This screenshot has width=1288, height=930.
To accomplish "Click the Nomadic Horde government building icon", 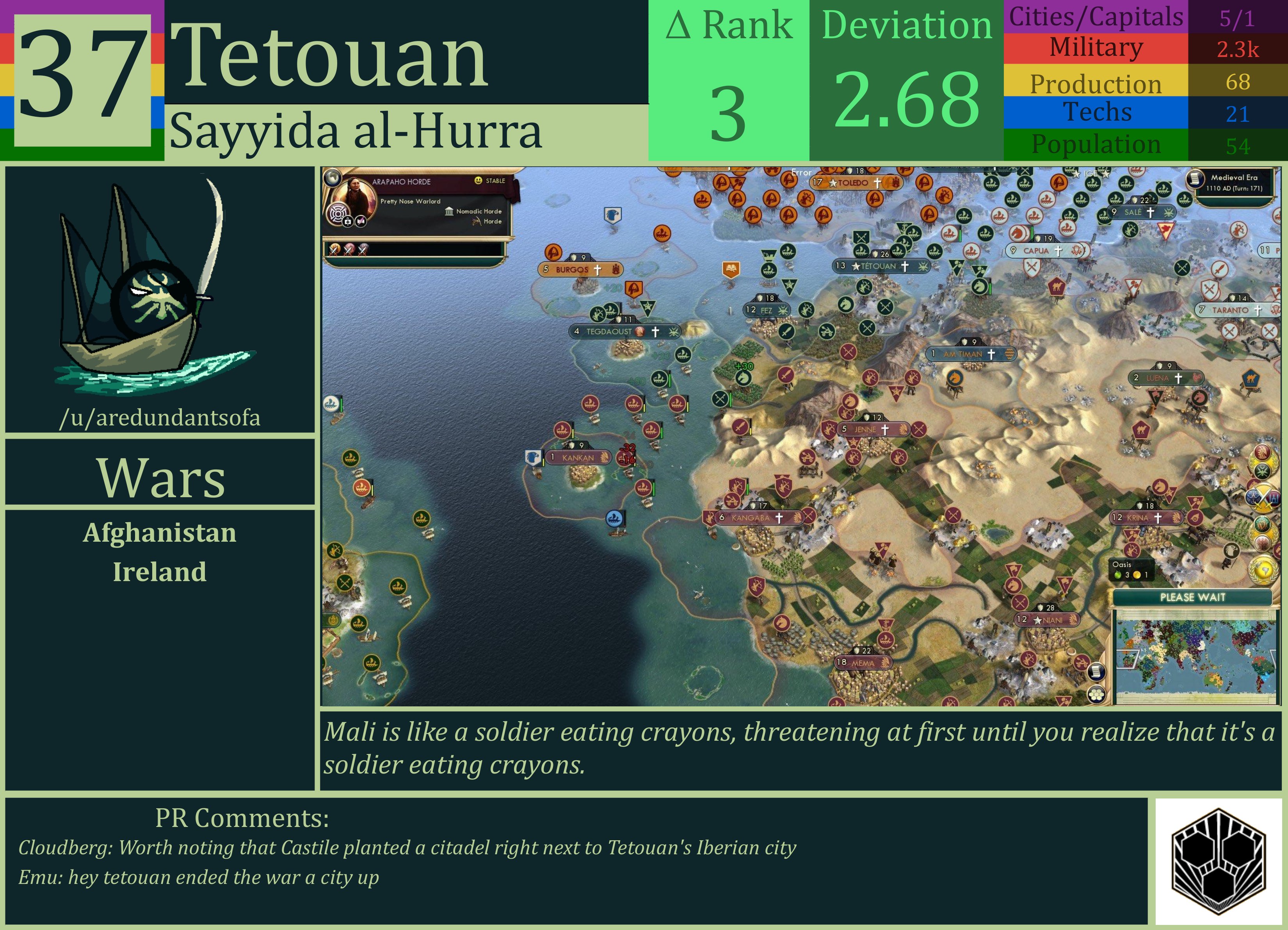I will coord(450,212).
